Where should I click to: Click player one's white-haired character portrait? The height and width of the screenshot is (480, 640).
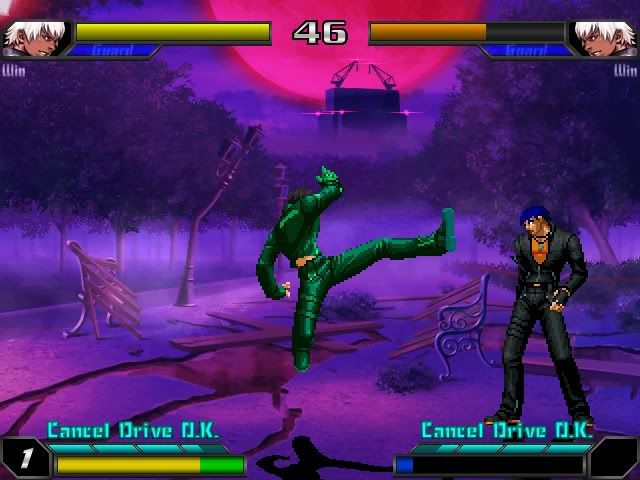click(x=33, y=38)
